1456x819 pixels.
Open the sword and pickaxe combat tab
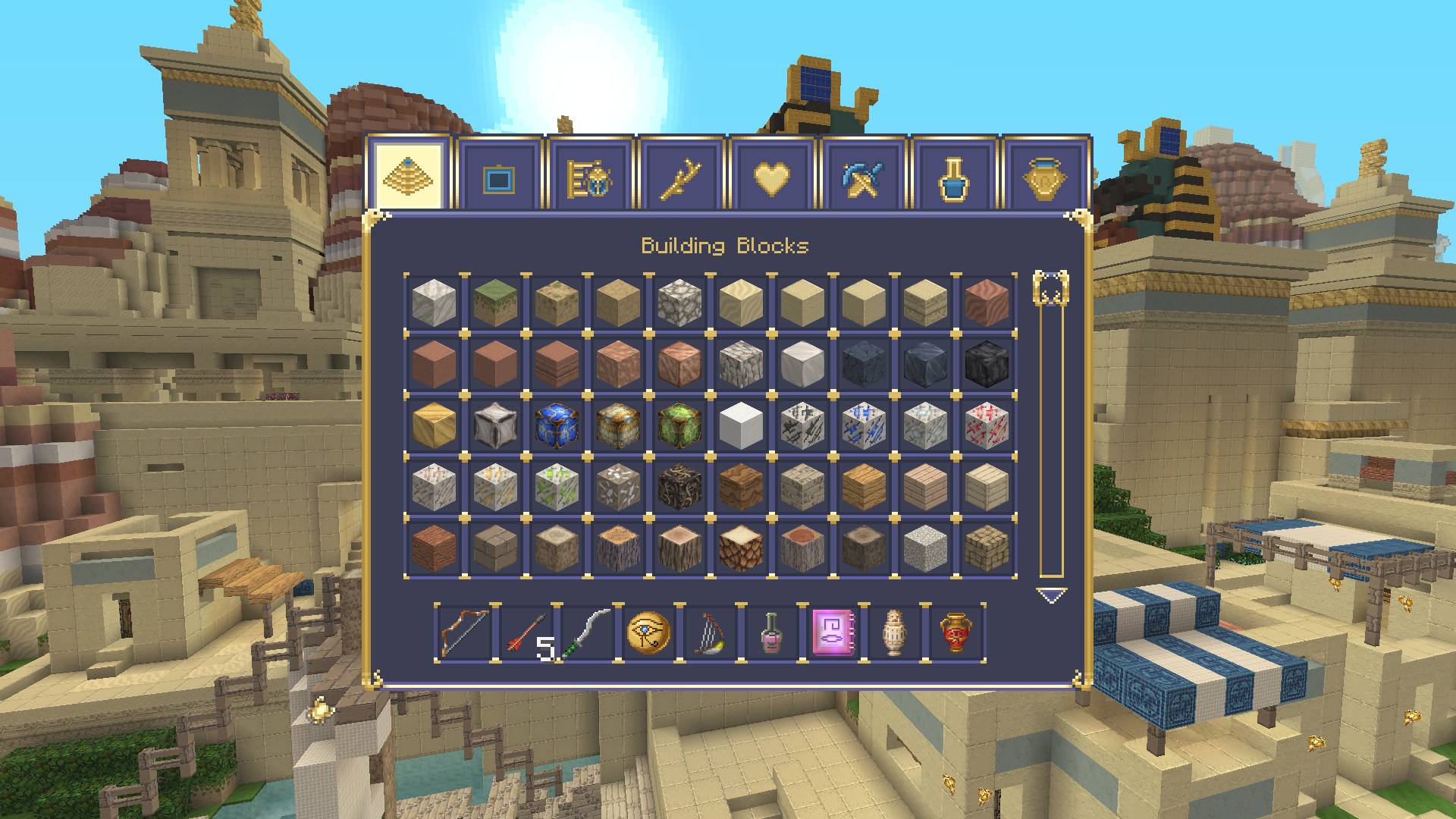(x=862, y=174)
